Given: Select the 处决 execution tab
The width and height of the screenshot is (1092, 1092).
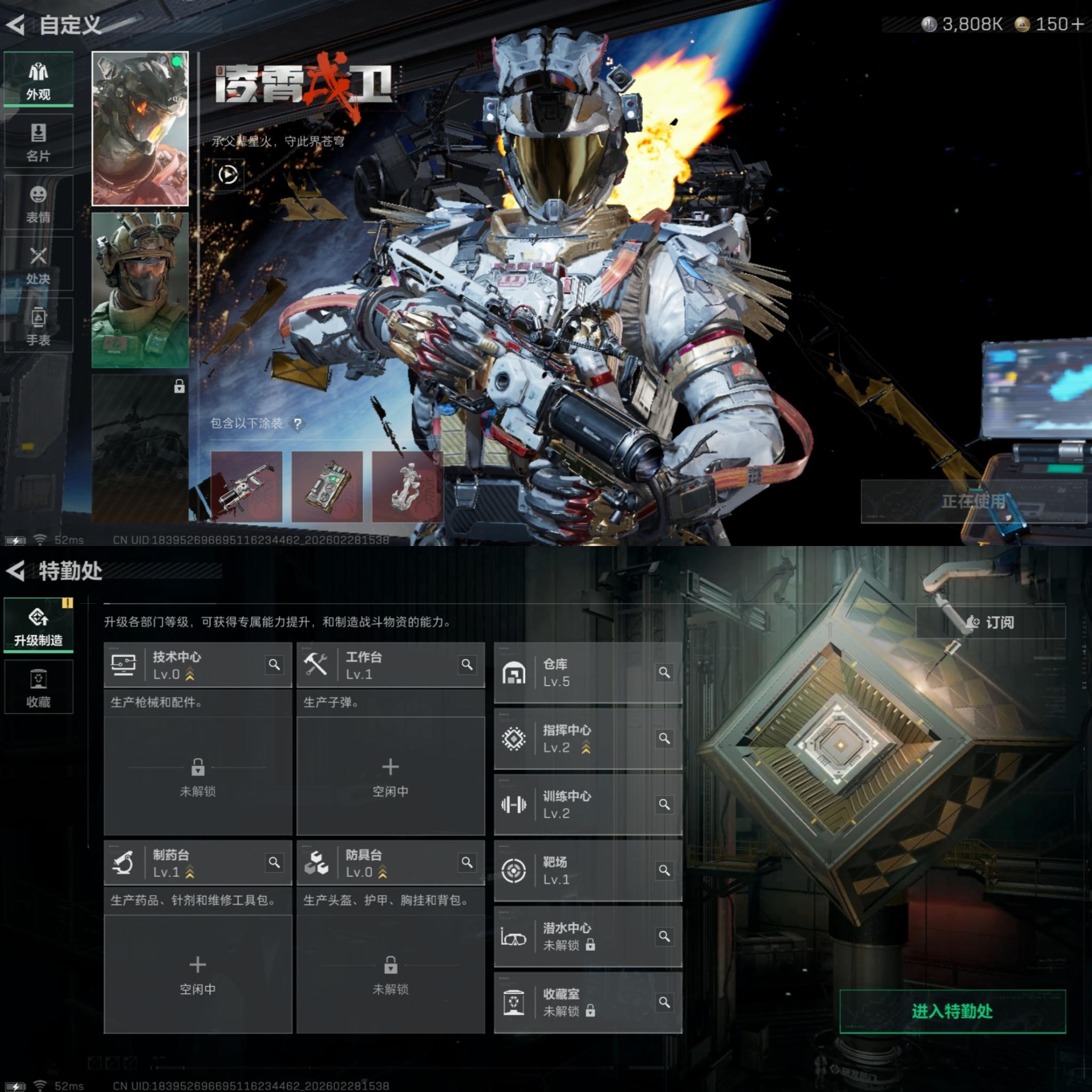Looking at the screenshot, I should (38, 264).
